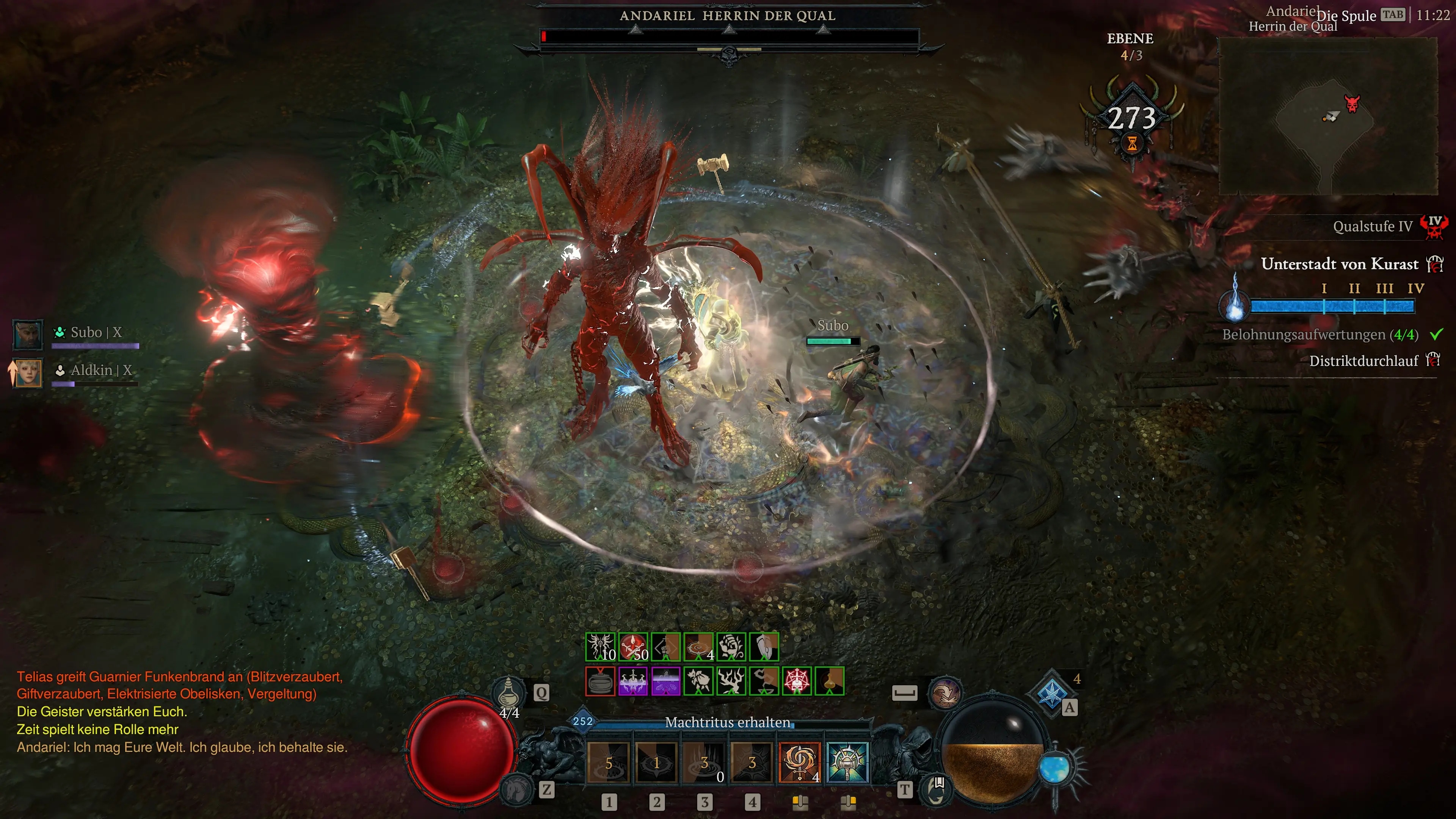Viewport: 1456px width, 819px height.
Task: Select the Andariel boss marker on minimap
Action: [1352, 104]
